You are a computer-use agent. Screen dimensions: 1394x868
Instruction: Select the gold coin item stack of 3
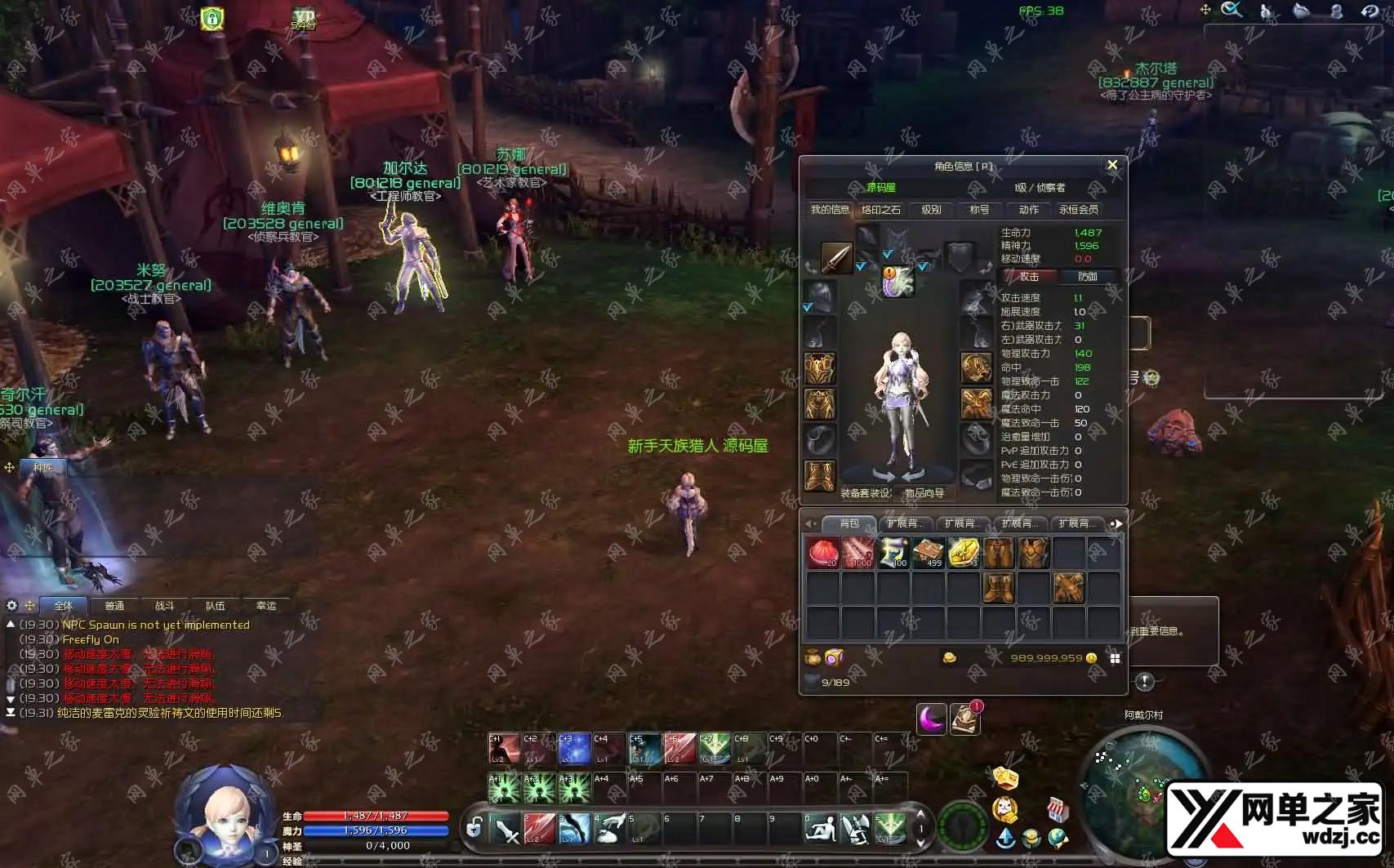964,553
